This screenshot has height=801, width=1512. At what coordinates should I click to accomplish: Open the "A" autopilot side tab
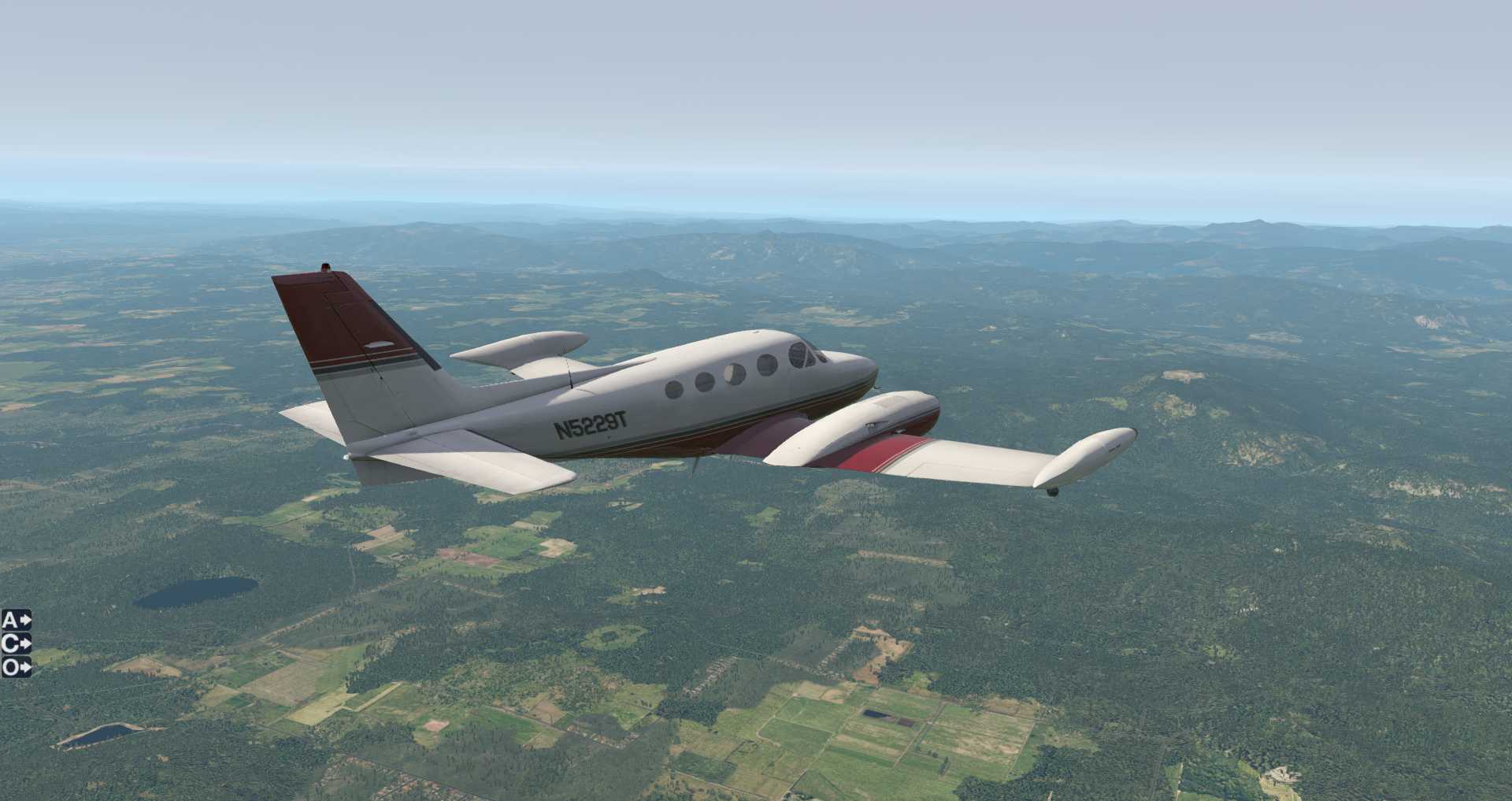[16, 620]
